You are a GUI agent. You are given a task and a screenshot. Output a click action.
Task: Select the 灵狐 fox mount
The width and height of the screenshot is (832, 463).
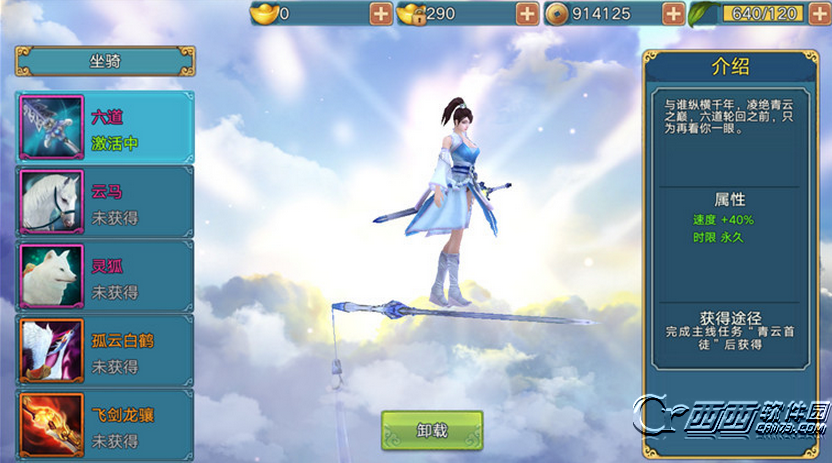[x=105, y=276]
